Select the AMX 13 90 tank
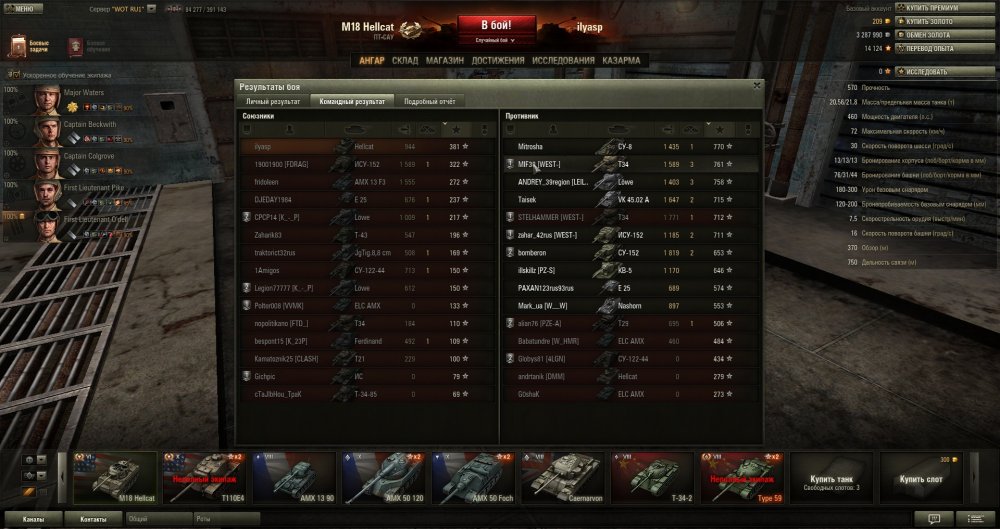 pos(293,477)
